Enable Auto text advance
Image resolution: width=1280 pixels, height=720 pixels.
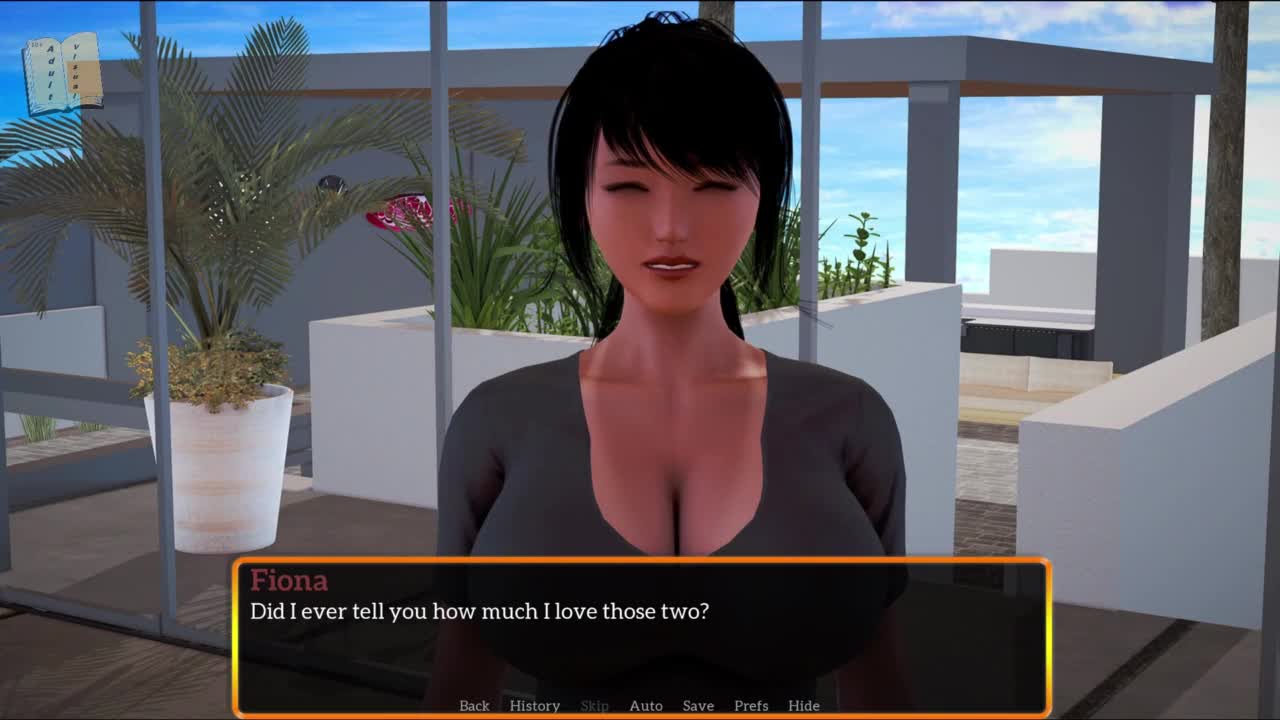(645, 705)
